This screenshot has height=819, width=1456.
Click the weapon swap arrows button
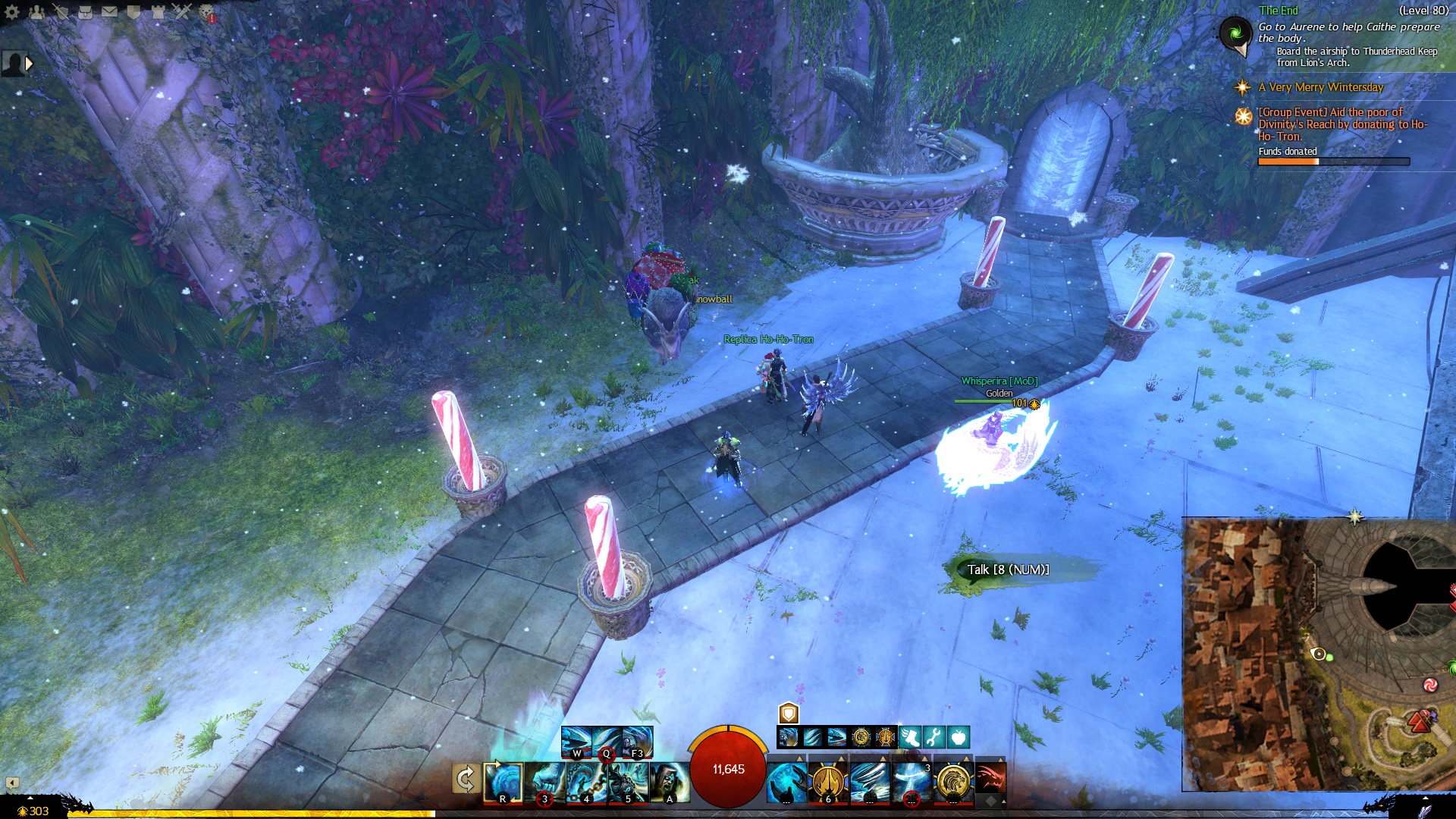click(465, 779)
